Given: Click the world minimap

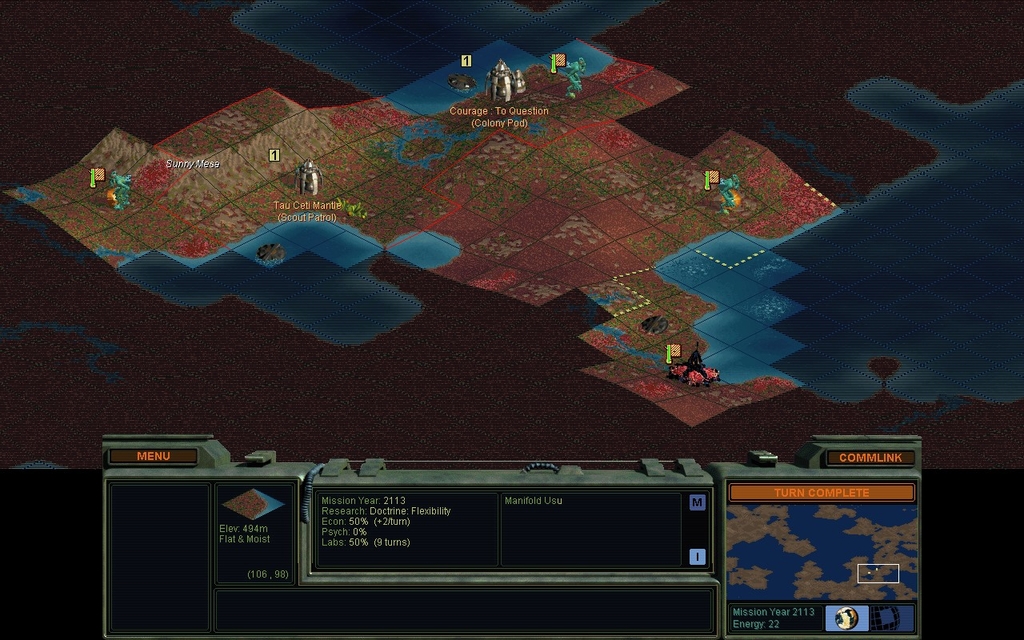Looking at the screenshot, I should [821, 552].
